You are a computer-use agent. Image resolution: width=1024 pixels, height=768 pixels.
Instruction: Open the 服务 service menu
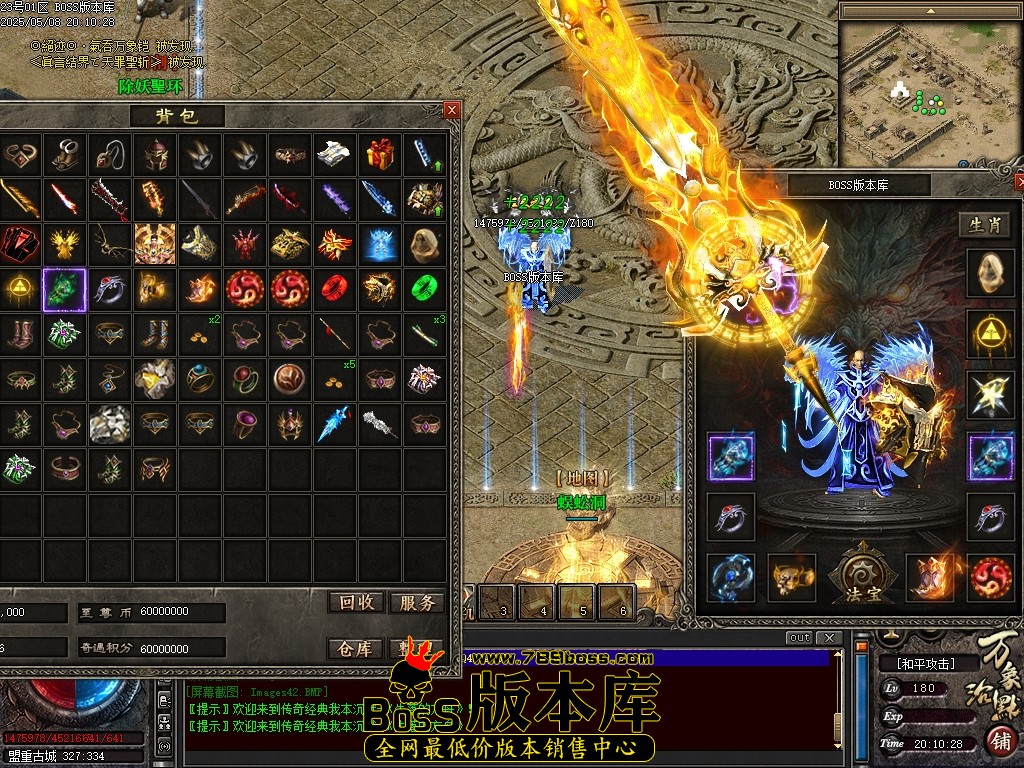[416, 602]
